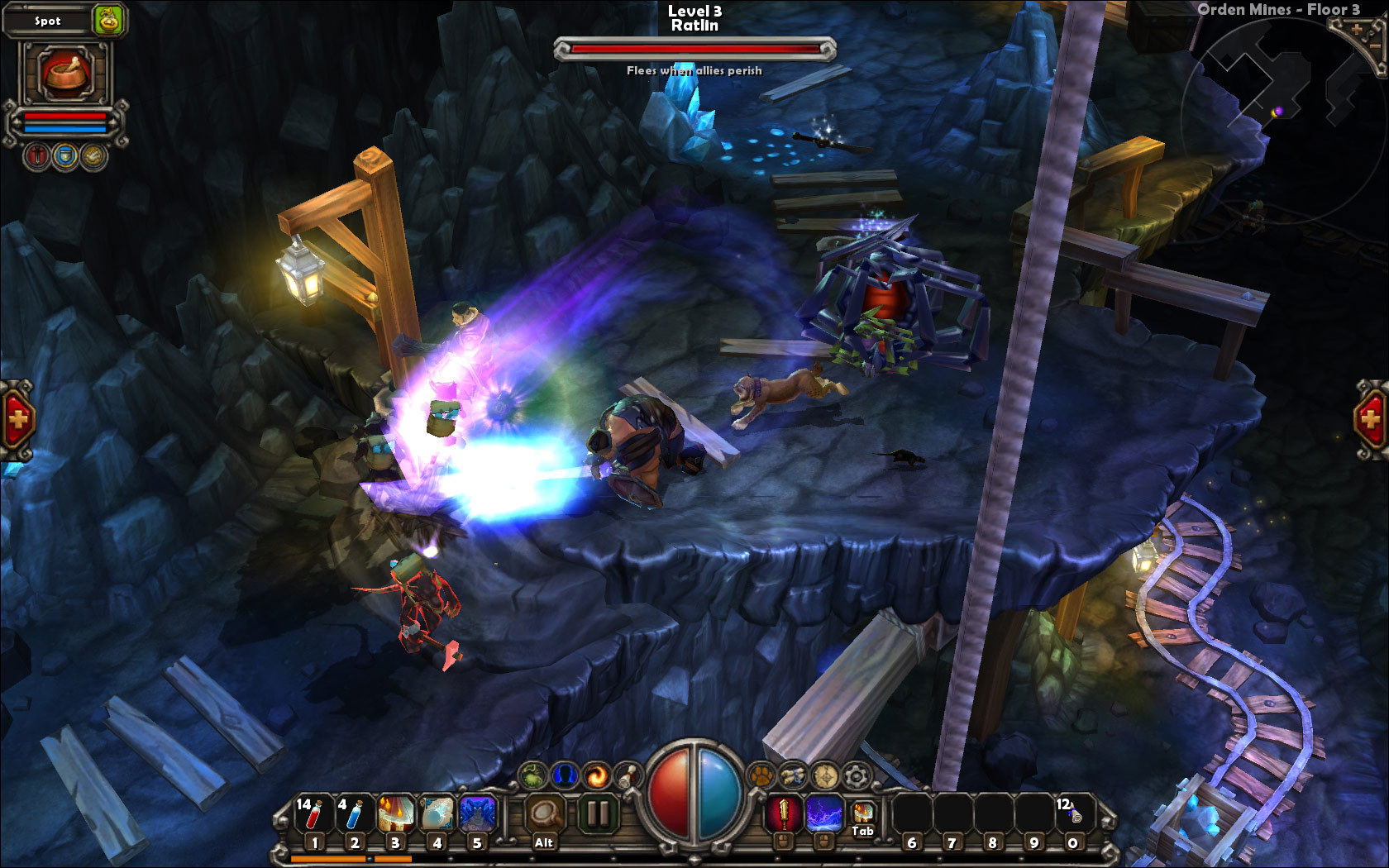
Task: Click the magnifying glass Alt button
Action: click(x=545, y=815)
